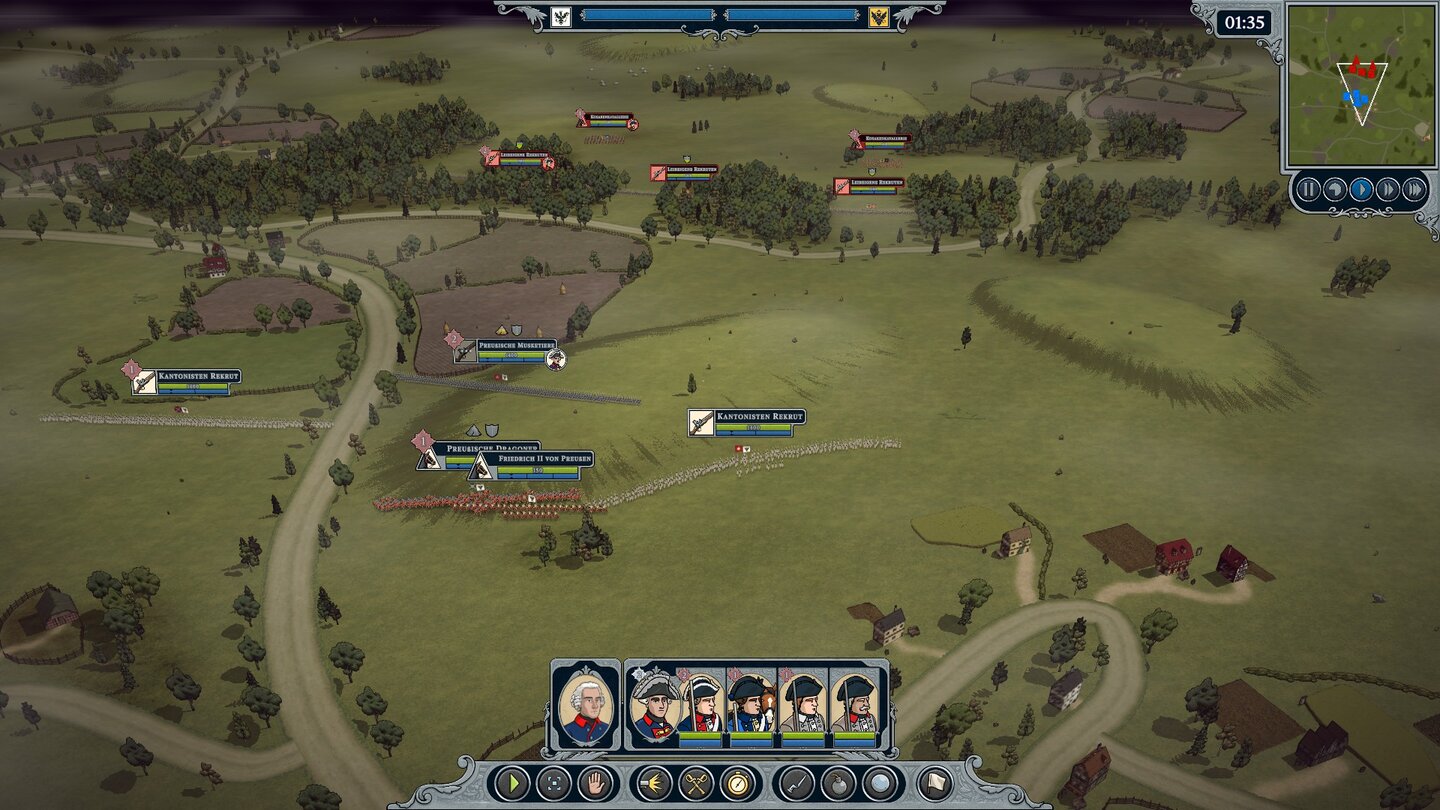The height and width of the screenshot is (810, 1440).
Task: Toggle normal speed with the highlighted play button
Action: (x=1362, y=187)
